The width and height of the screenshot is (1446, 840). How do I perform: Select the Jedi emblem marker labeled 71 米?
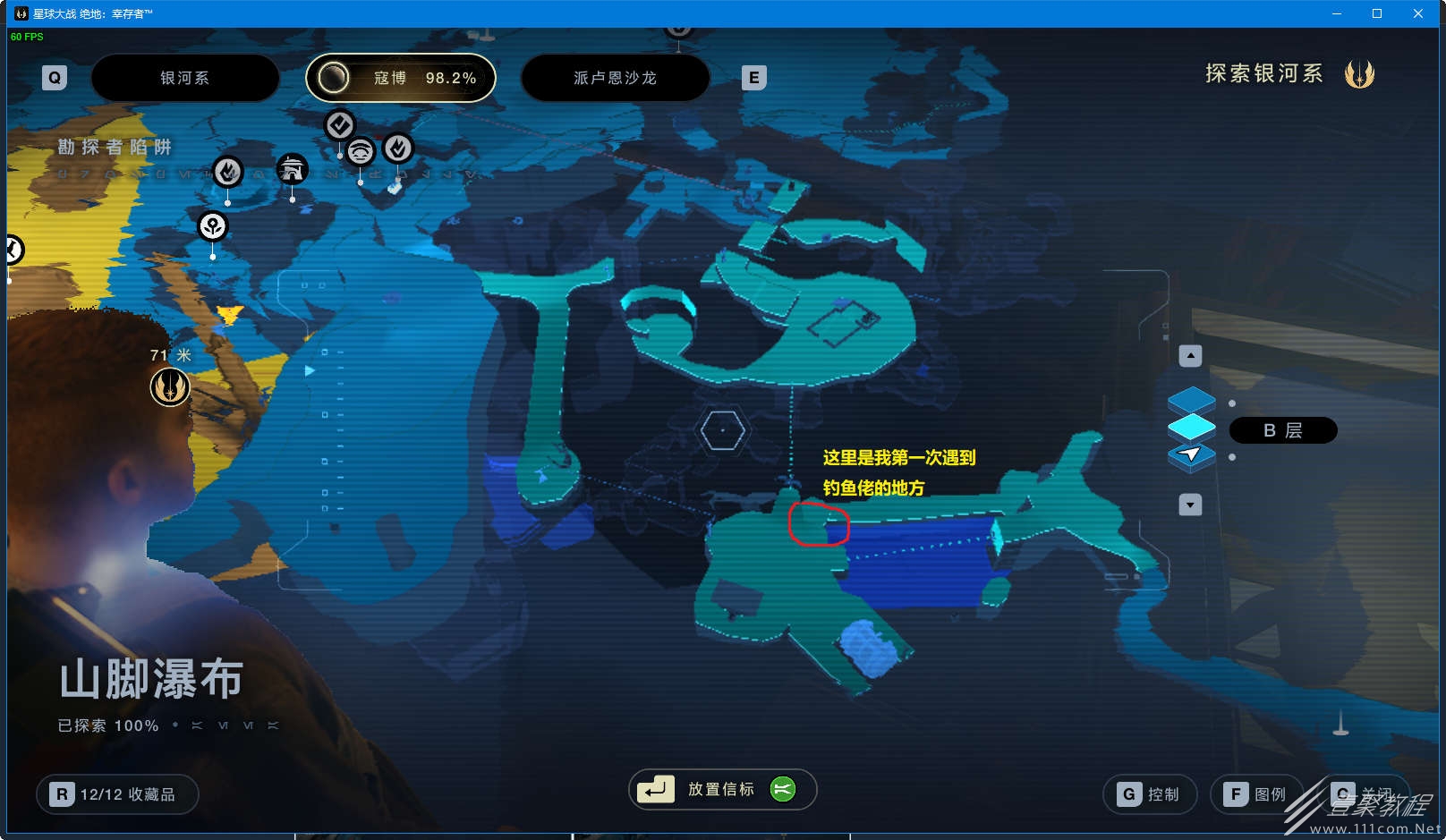169,387
